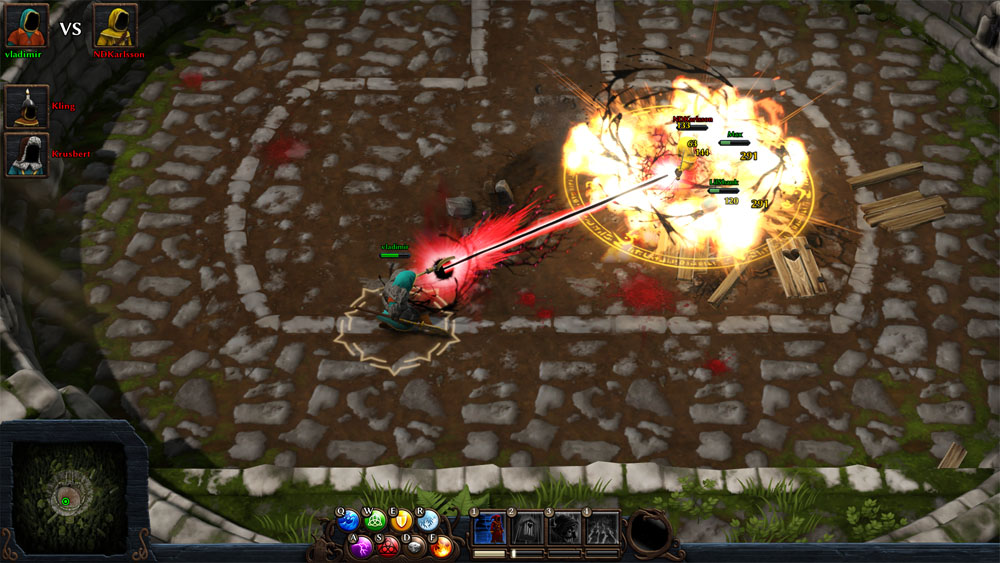This screenshot has width=1000, height=563.
Task: Choose Krusbert's fur-hooded wizard portrait
Action: click(26, 154)
